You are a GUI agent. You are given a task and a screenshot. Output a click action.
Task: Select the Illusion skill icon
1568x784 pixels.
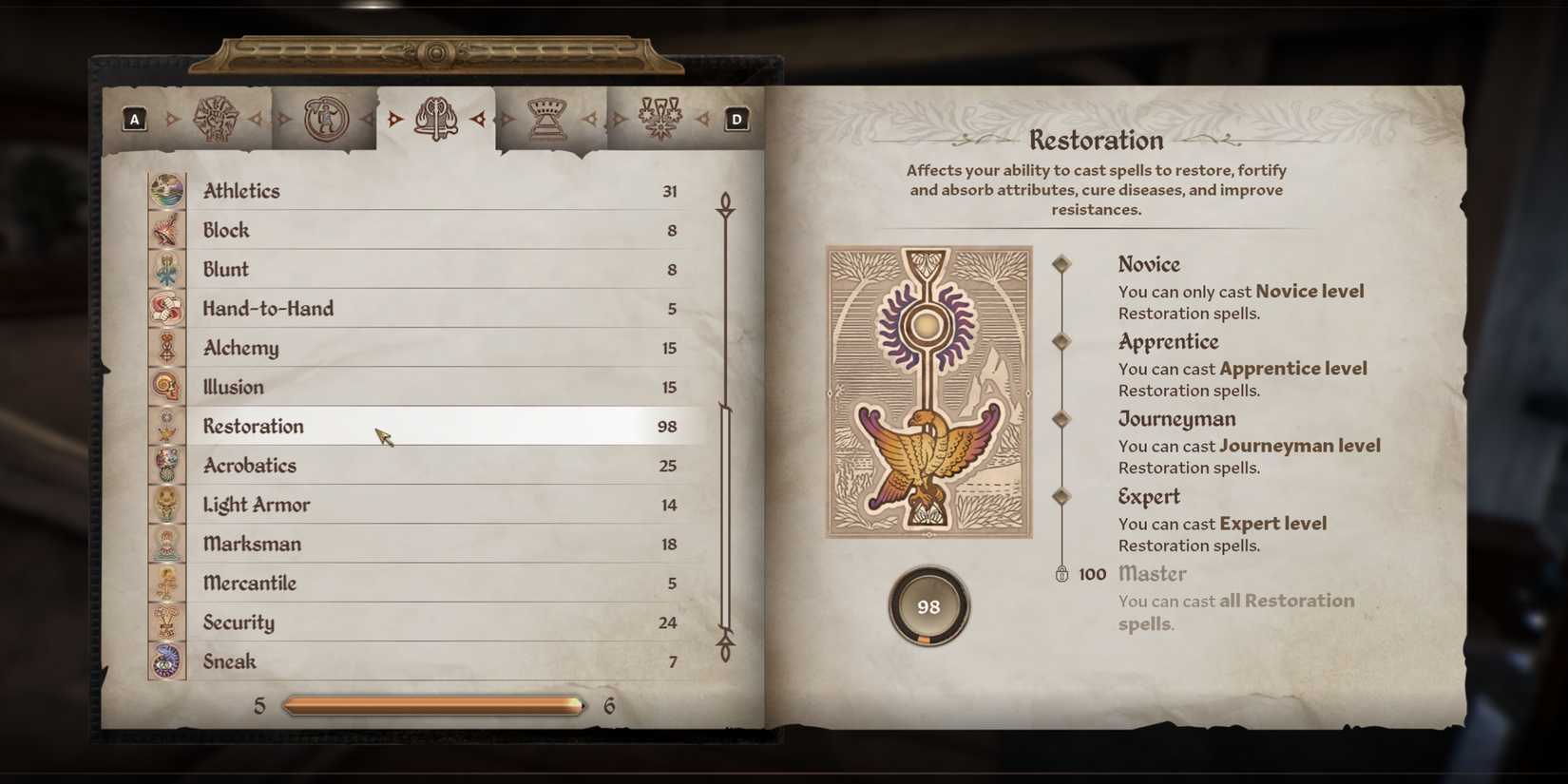pyautogui.click(x=168, y=386)
